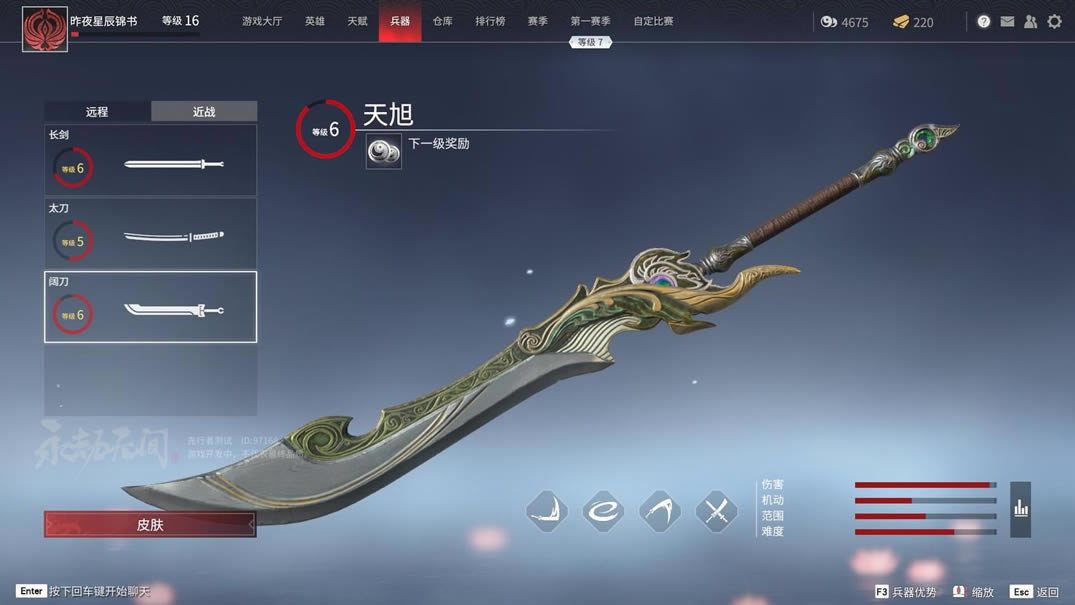This screenshot has height=605, width=1075.
Task: Open the help question mark icon
Action: tap(984, 21)
